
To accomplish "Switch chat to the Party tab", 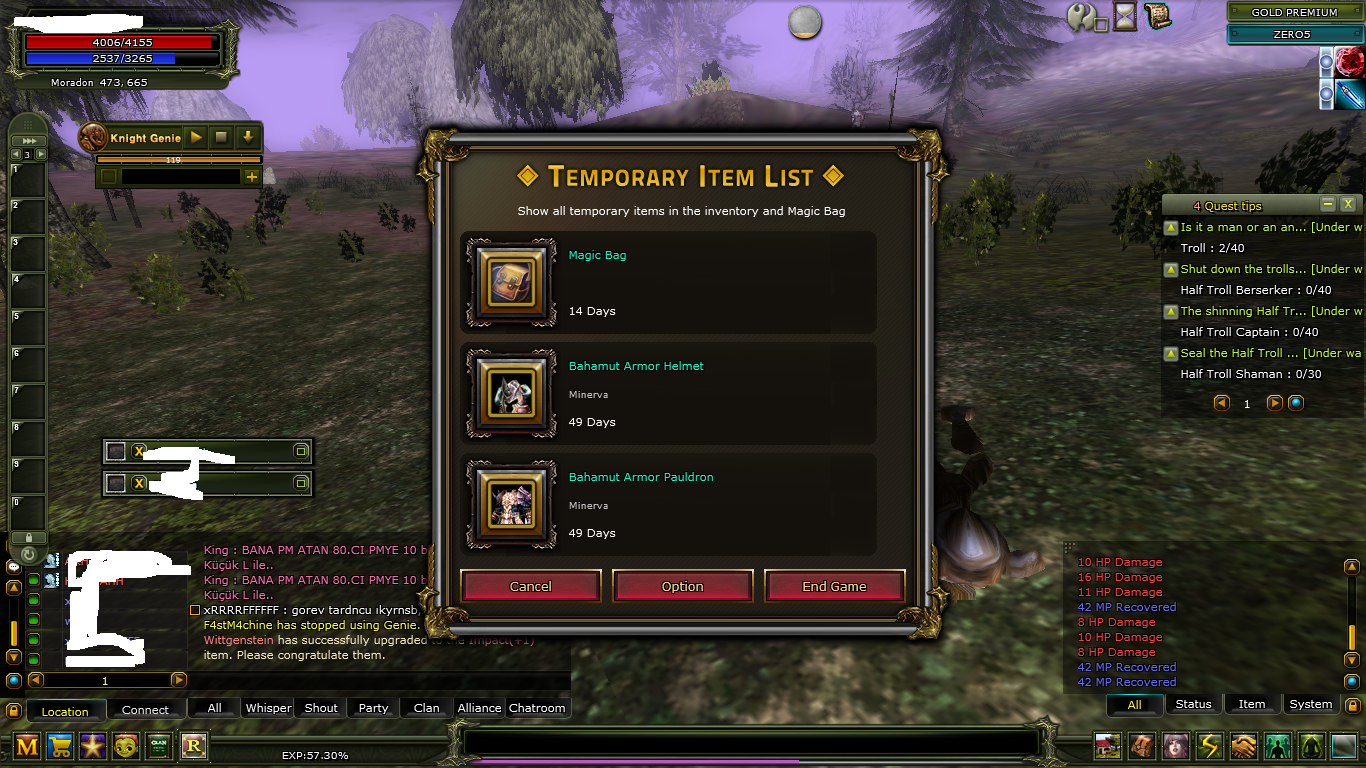I will click(373, 708).
